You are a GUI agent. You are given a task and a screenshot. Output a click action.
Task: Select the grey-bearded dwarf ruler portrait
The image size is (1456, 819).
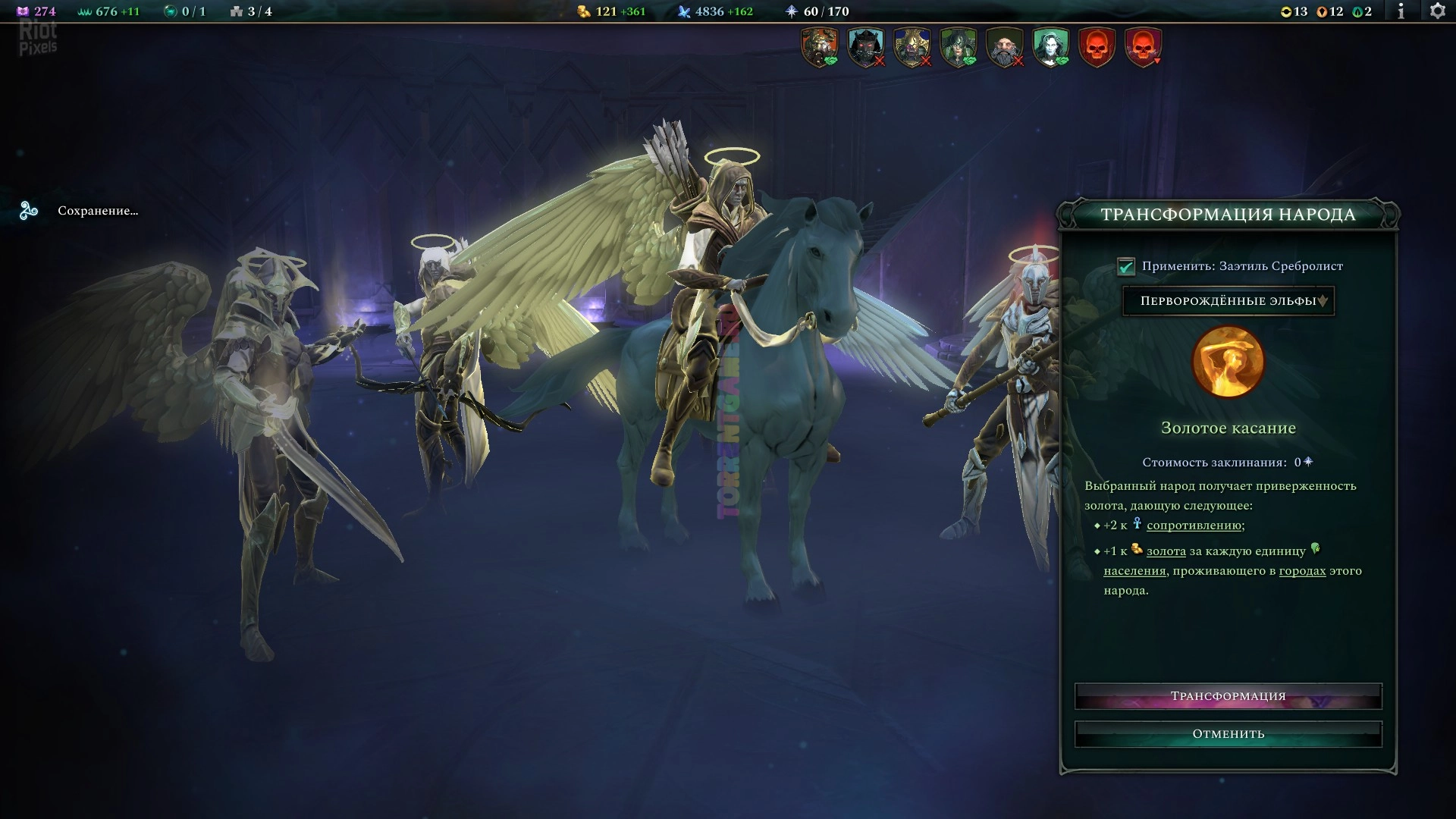coord(1005,47)
